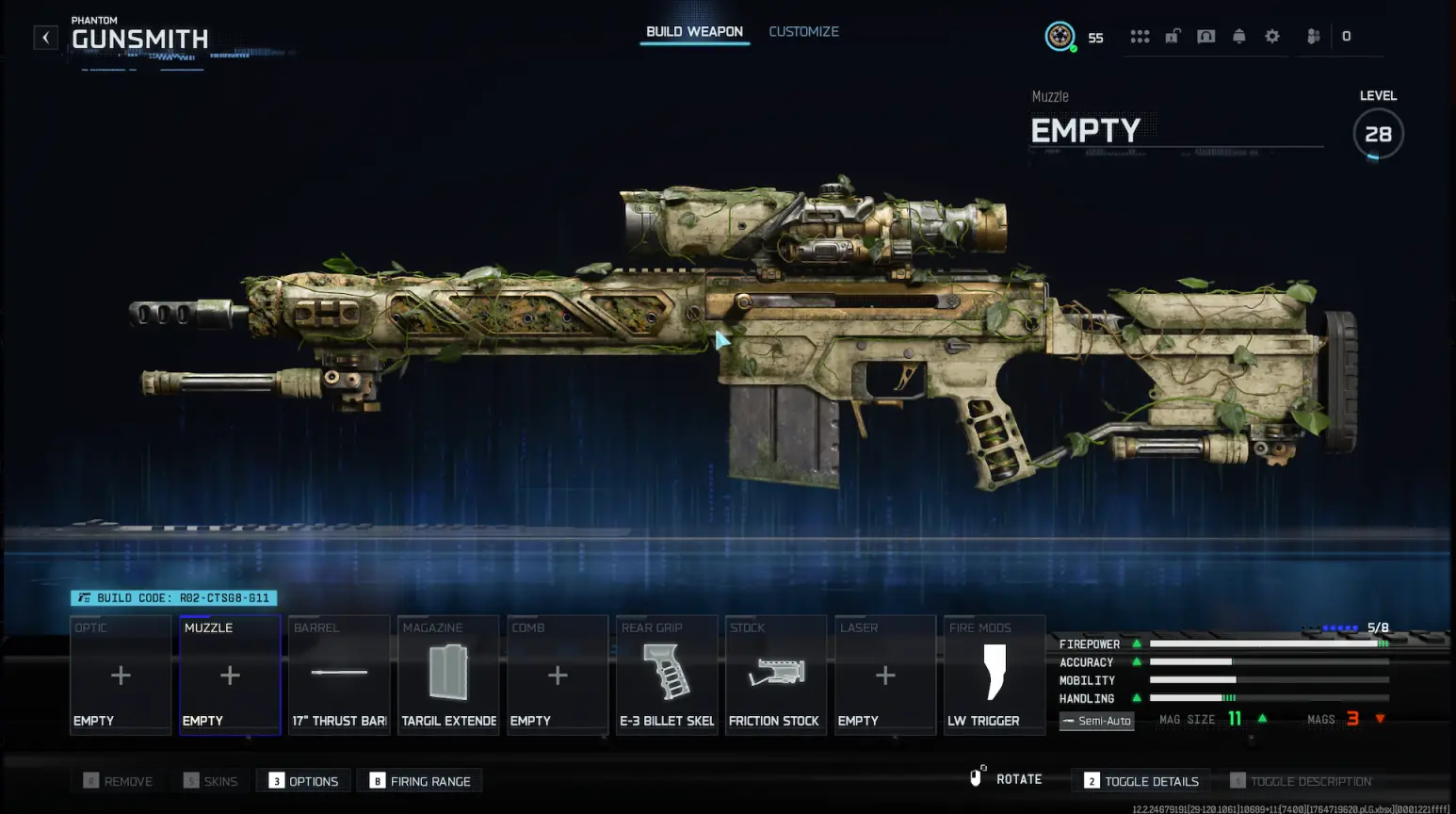Open the Skins menu button
This screenshot has height=814, width=1456.
coord(211,780)
